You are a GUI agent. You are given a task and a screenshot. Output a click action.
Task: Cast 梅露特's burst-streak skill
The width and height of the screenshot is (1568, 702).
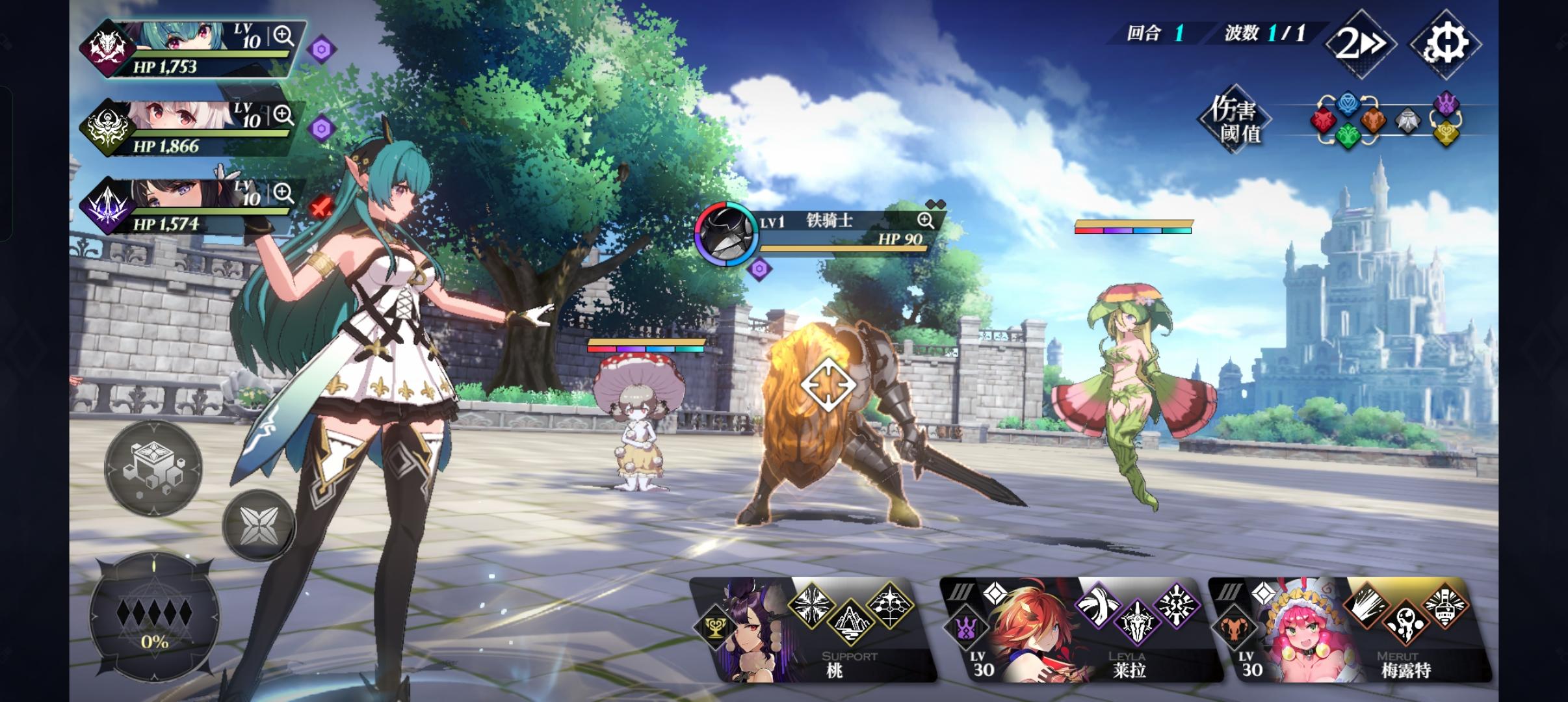(x=1366, y=605)
